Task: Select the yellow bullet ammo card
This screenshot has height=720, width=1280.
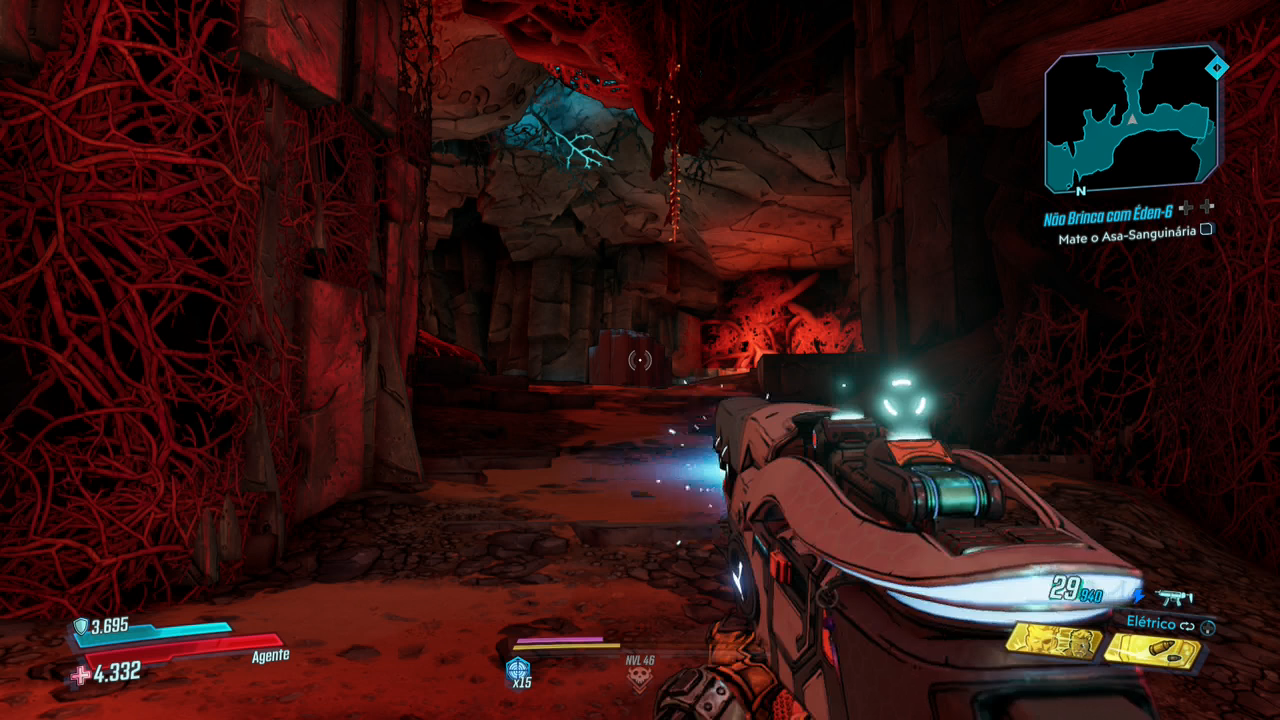Action: tap(1153, 652)
